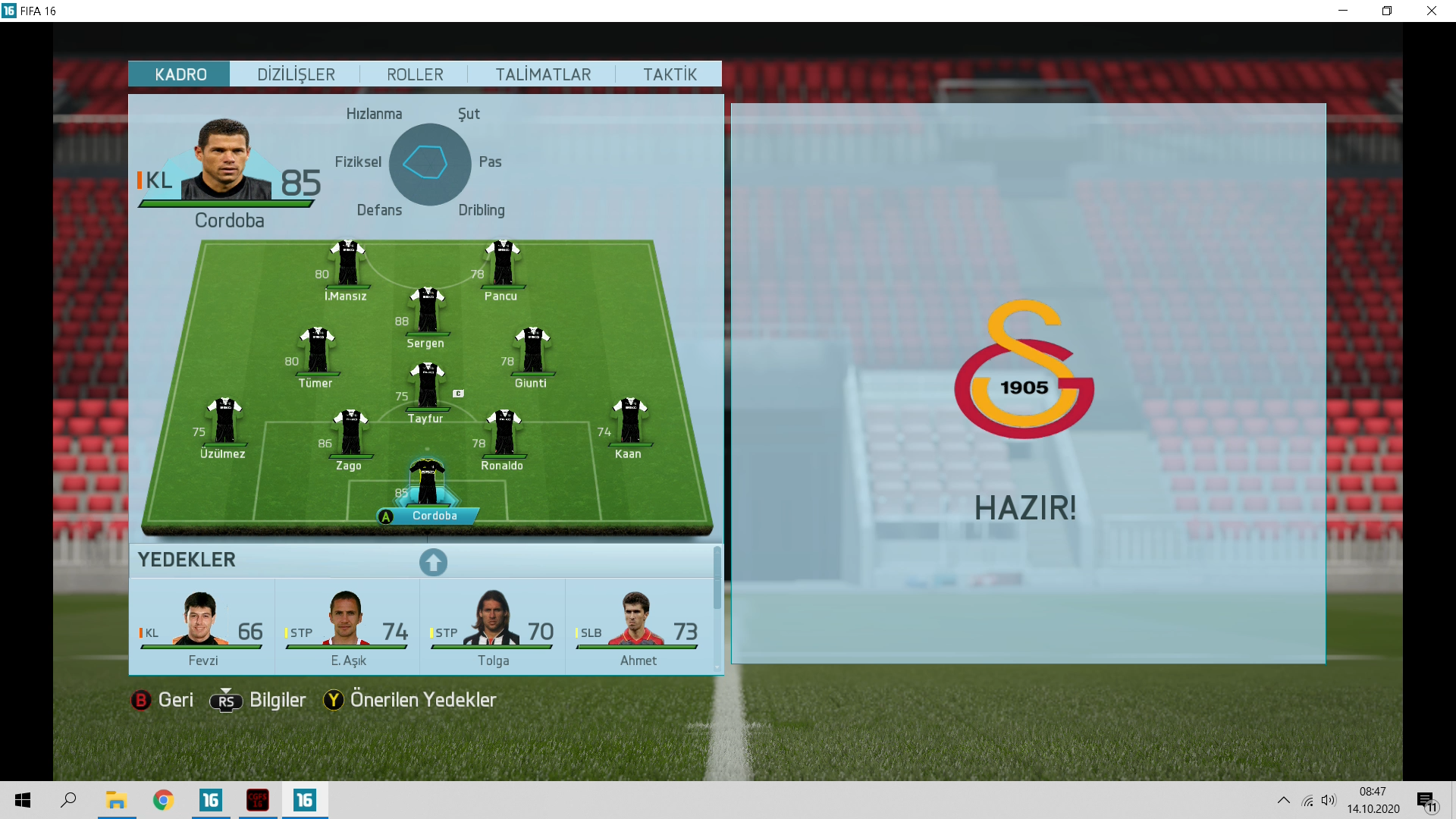Switch to the DİZİLİŞLER tab
The height and width of the screenshot is (819, 1456).
tap(296, 74)
